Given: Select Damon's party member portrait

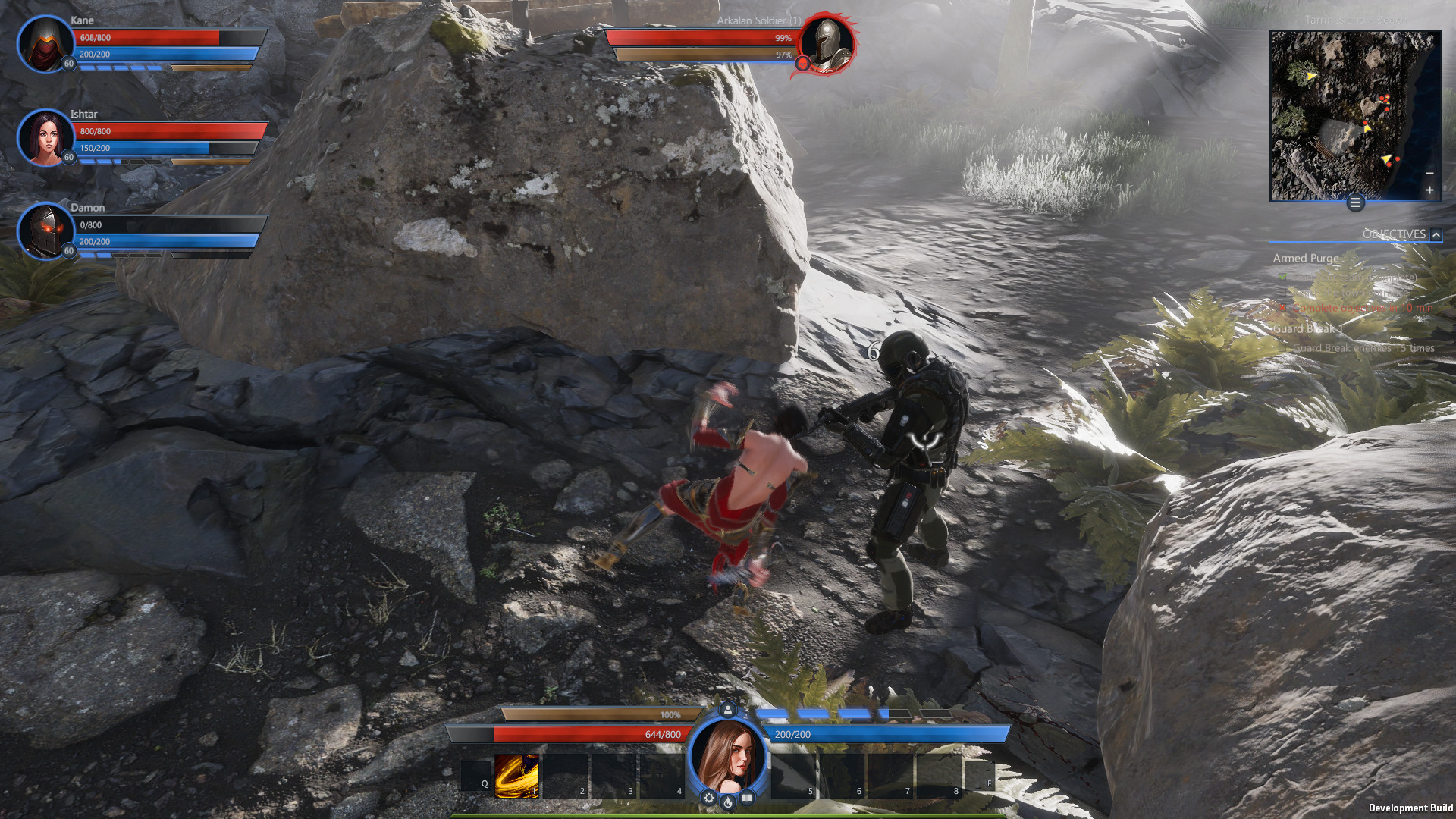Looking at the screenshot, I should [44, 231].
